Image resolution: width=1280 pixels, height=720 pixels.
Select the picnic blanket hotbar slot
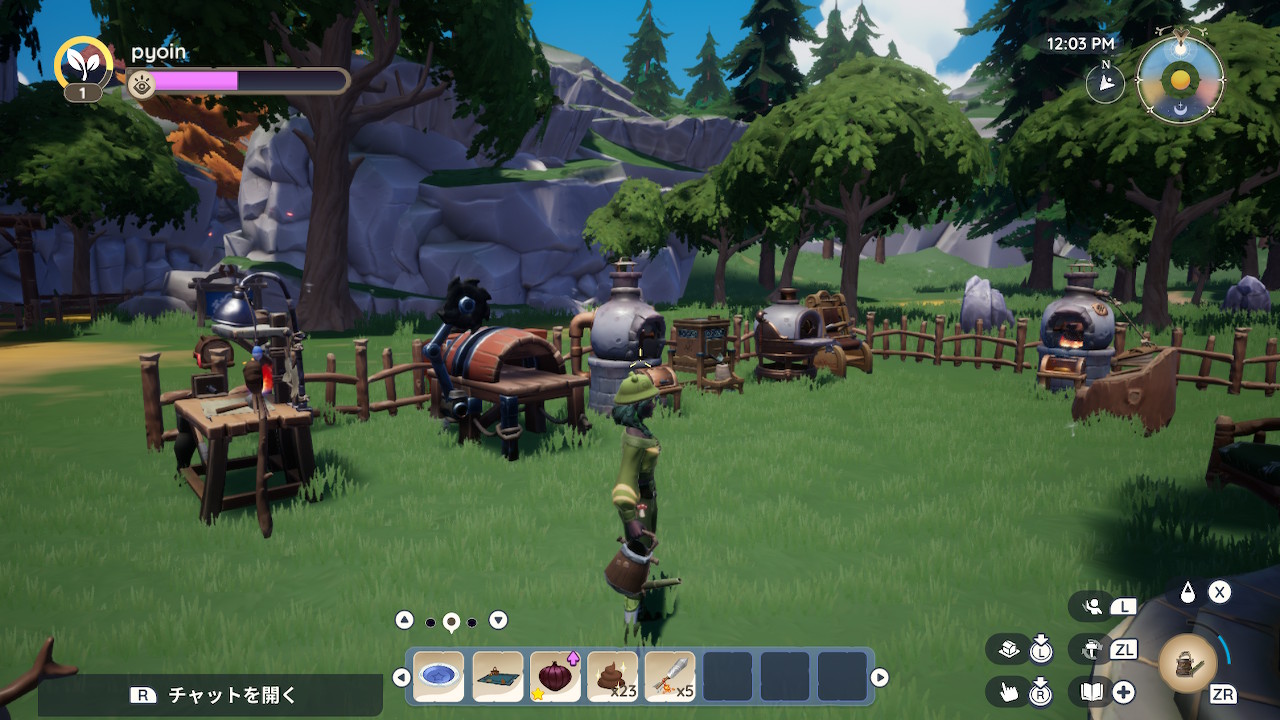click(x=497, y=677)
